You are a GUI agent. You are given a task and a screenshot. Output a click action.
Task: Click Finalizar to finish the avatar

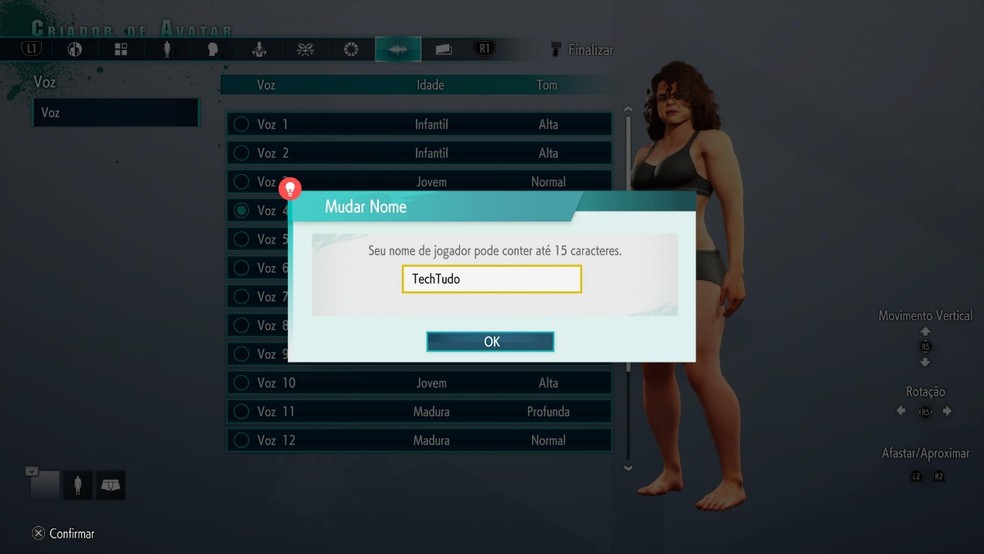click(x=582, y=49)
